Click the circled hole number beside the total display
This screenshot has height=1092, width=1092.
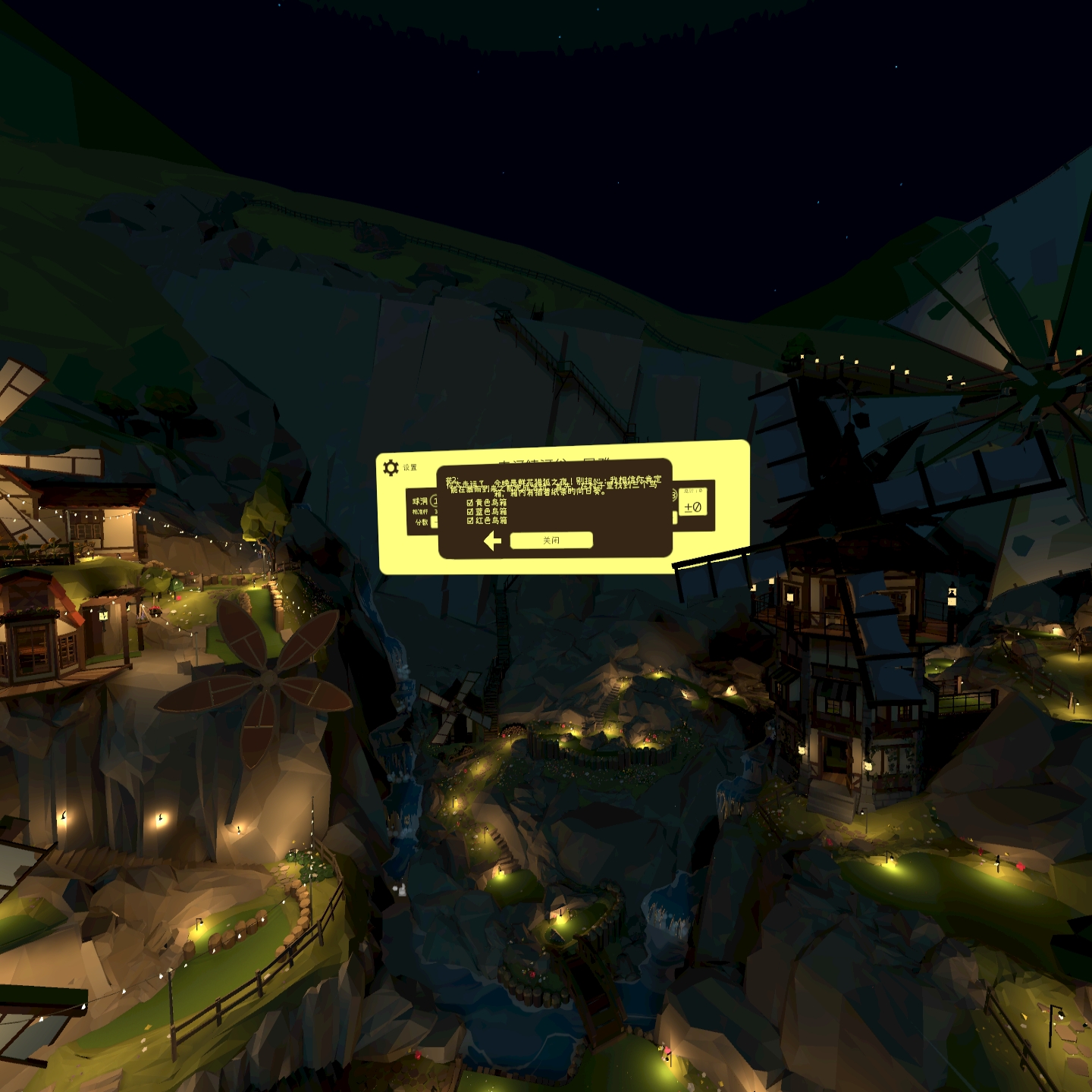pyautogui.click(x=674, y=494)
